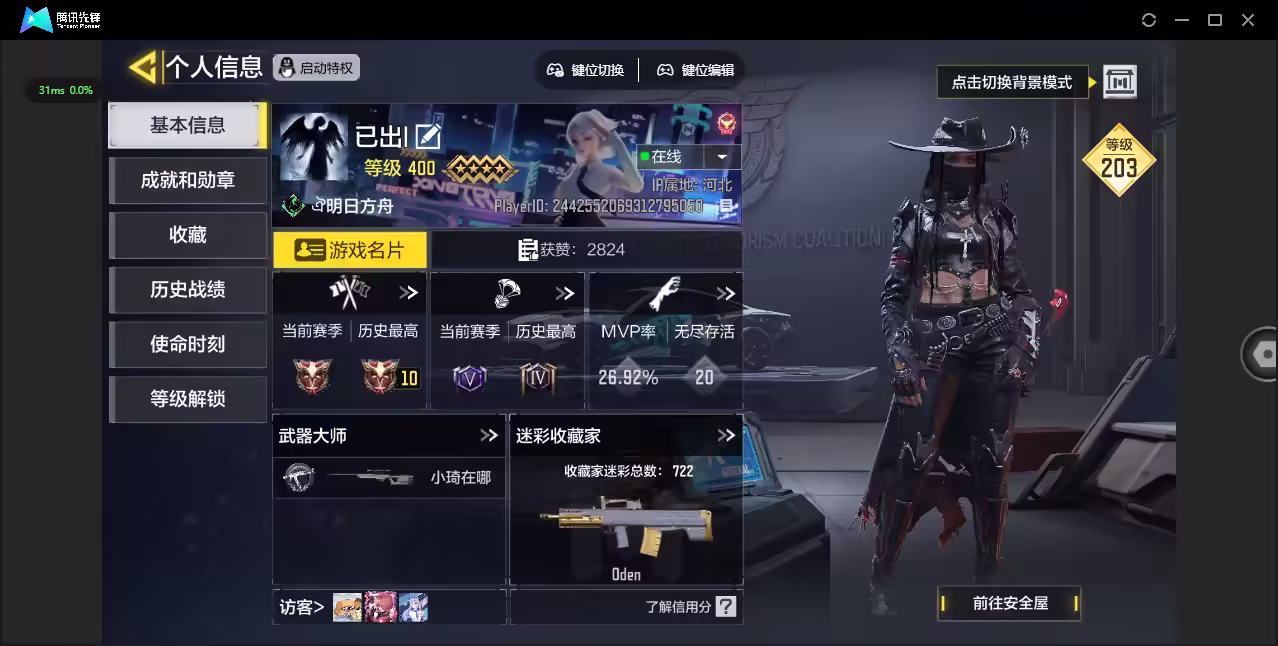Close the emulator window
The width and height of the screenshot is (1278, 646).
(x=1248, y=20)
